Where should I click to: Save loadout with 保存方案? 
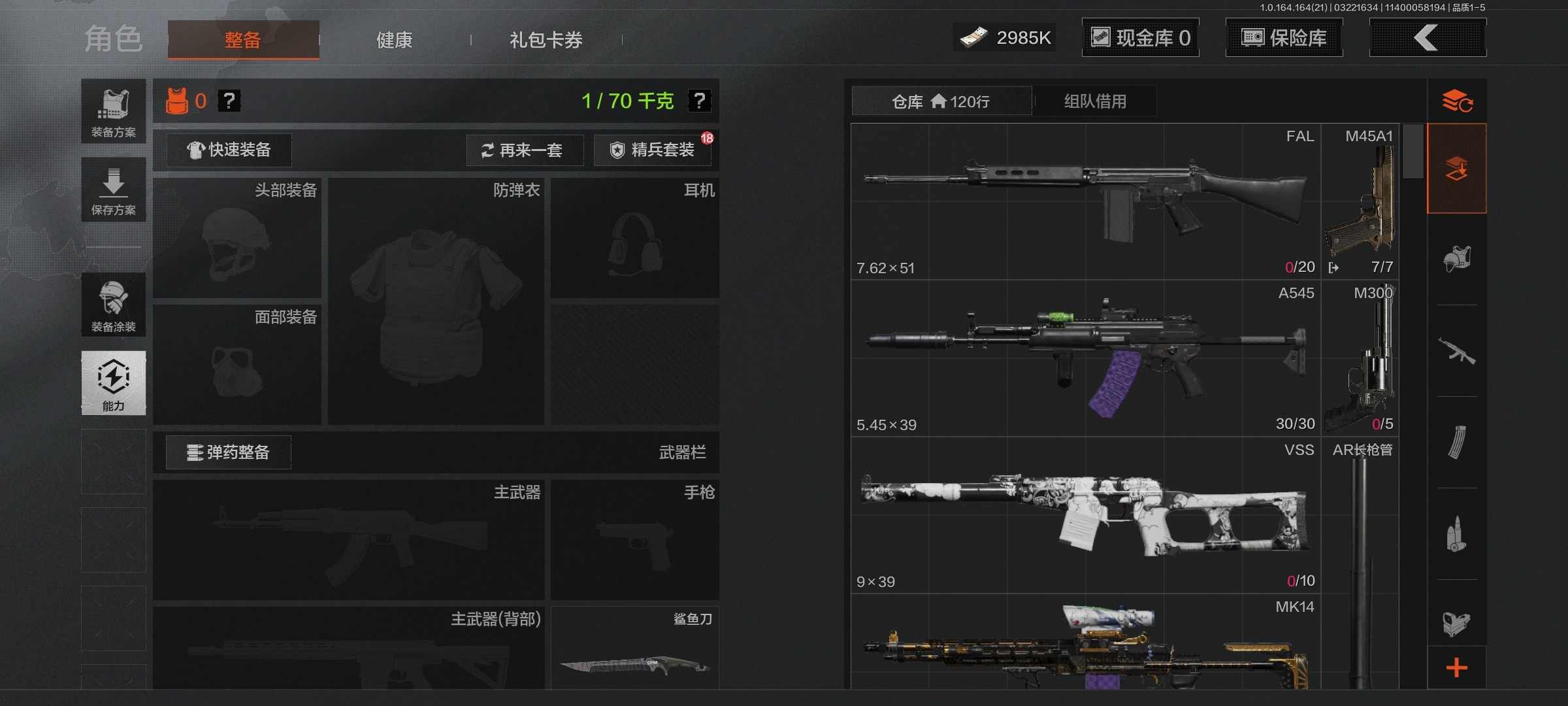pyautogui.click(x=114, y=190)
